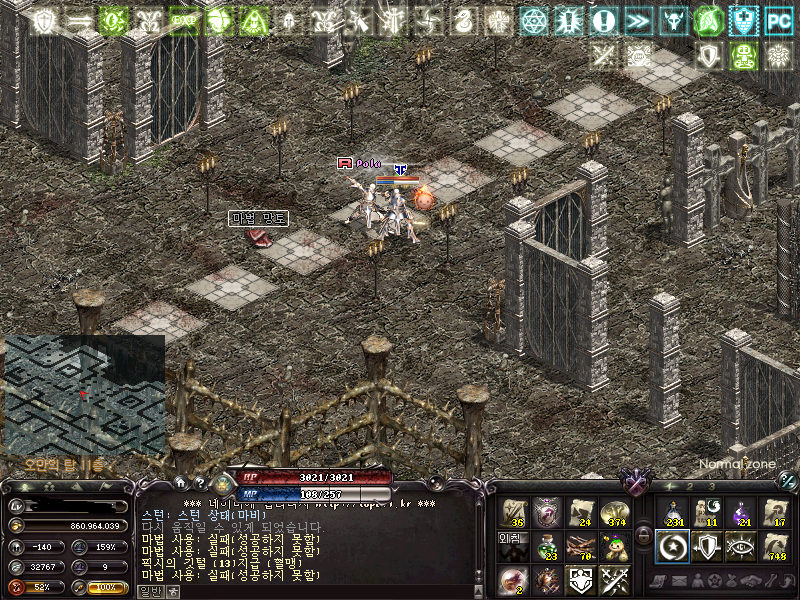Click the green EXP buff icon
The height and width of the screenshot is (600, 800).
pyautogui.click(x=184, y=20)
